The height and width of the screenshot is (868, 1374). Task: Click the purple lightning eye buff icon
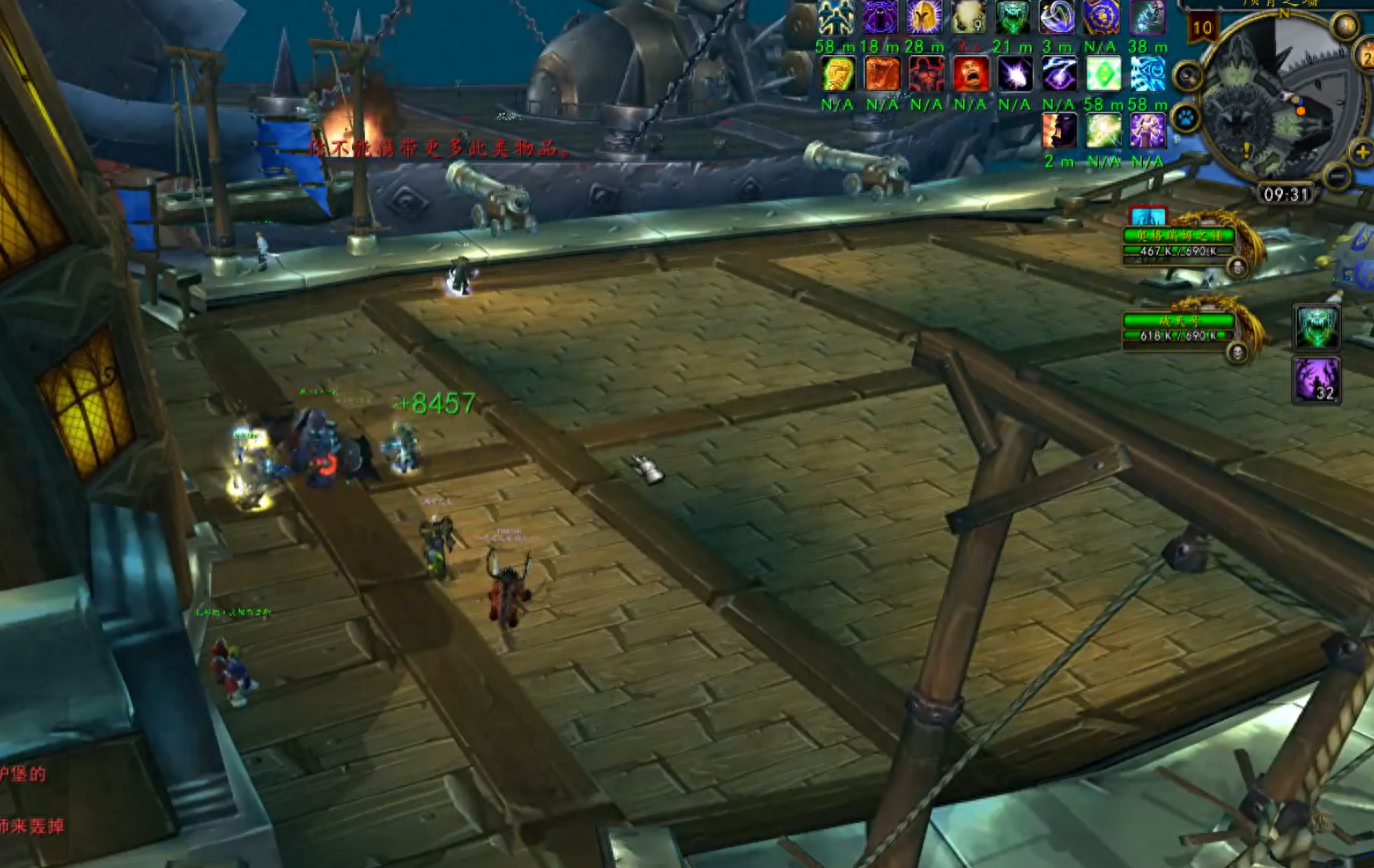pyautogui.click(x=1059, y=73)
